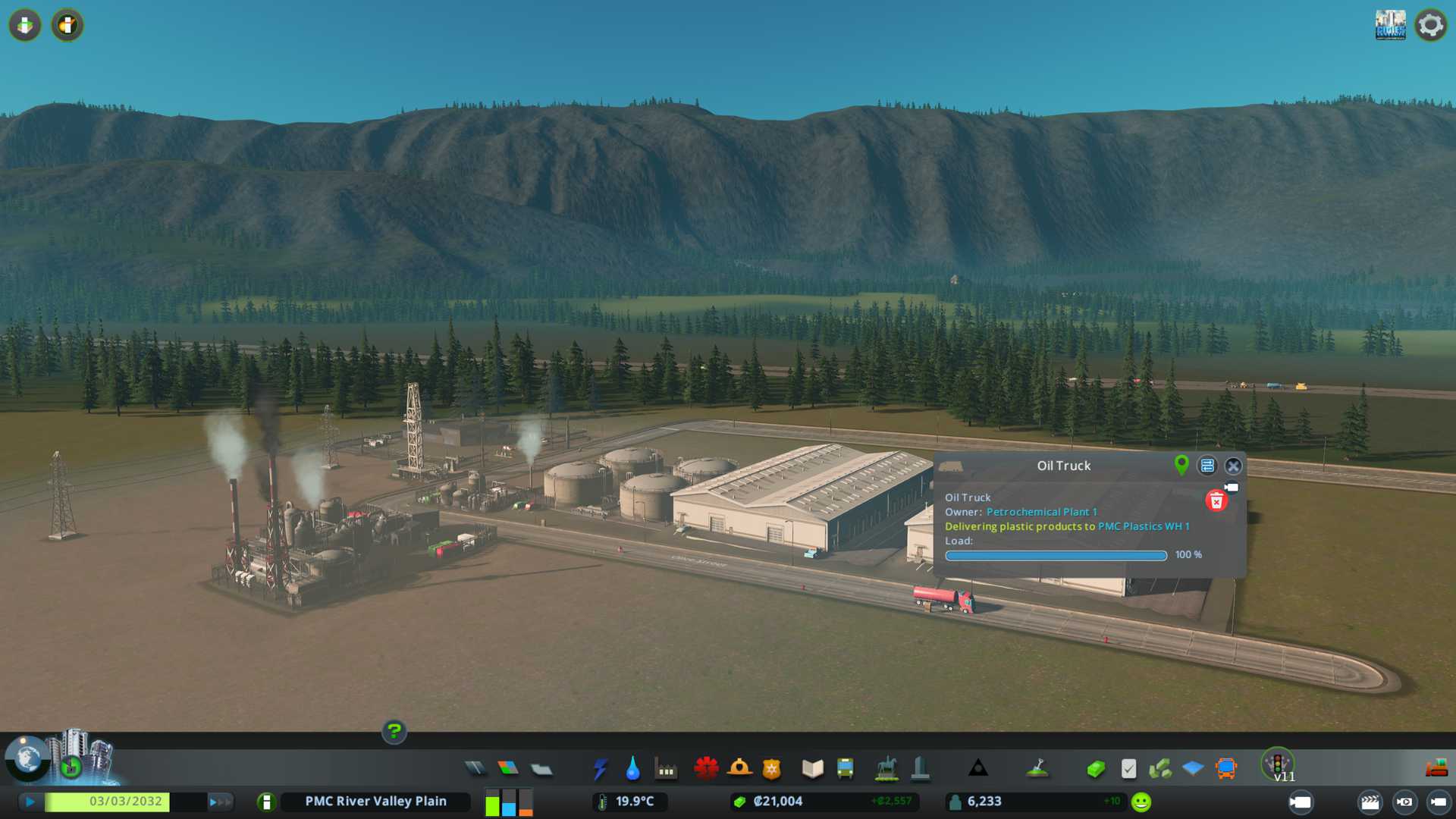Screen dimensions: 1456x819
Task: Open the Water and Sewage droplet menu
Action: tap(632, 769)
